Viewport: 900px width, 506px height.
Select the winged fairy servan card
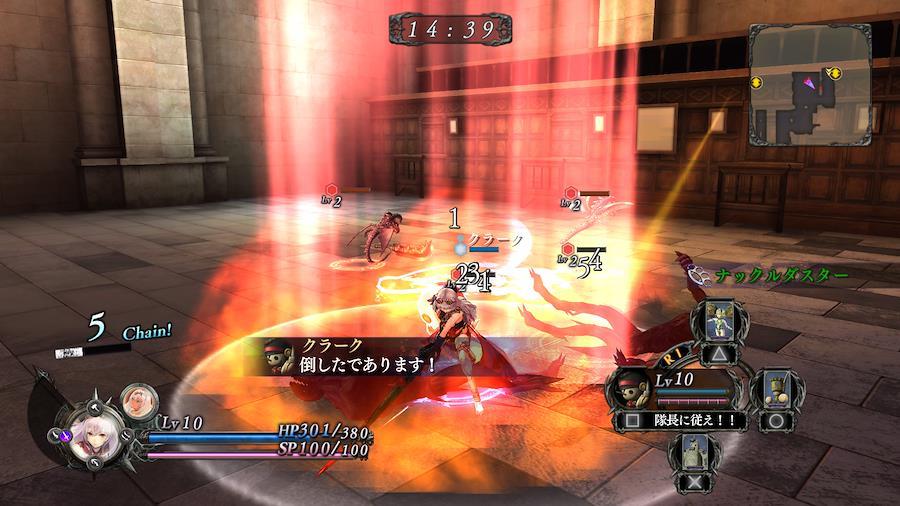click(718, 326)
